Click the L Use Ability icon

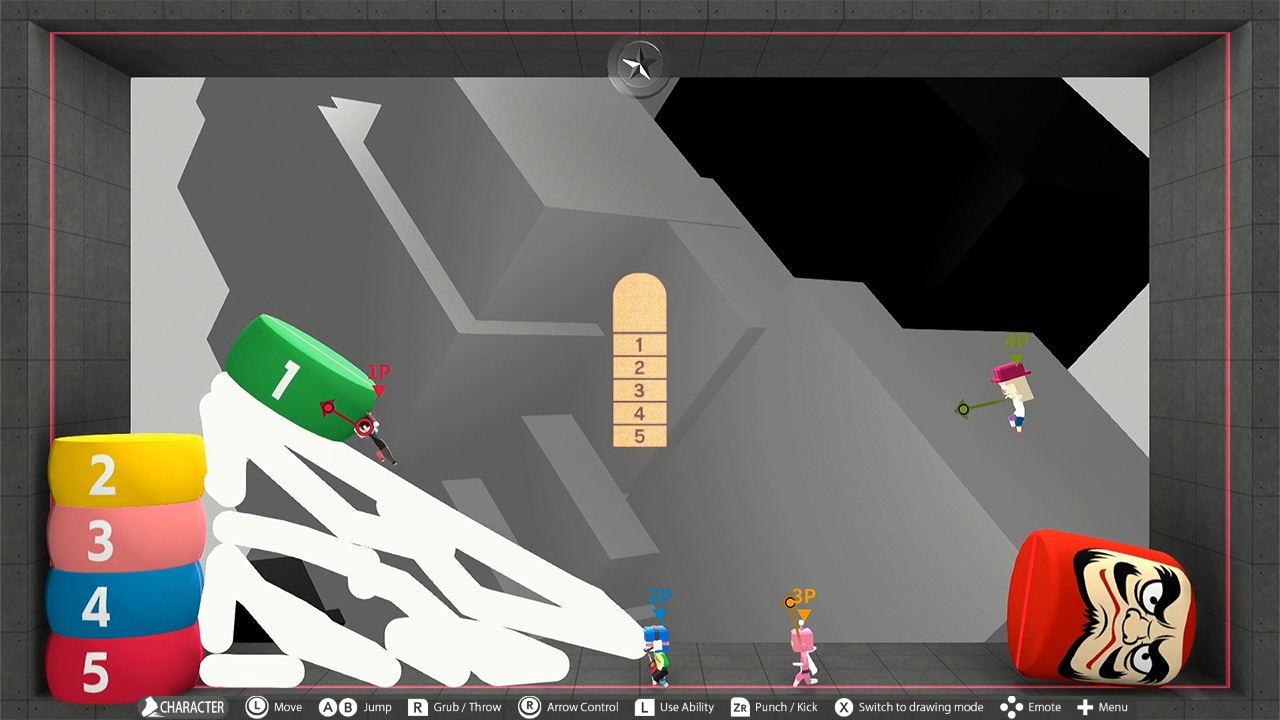pyautogui.click(x=646, y=707)
